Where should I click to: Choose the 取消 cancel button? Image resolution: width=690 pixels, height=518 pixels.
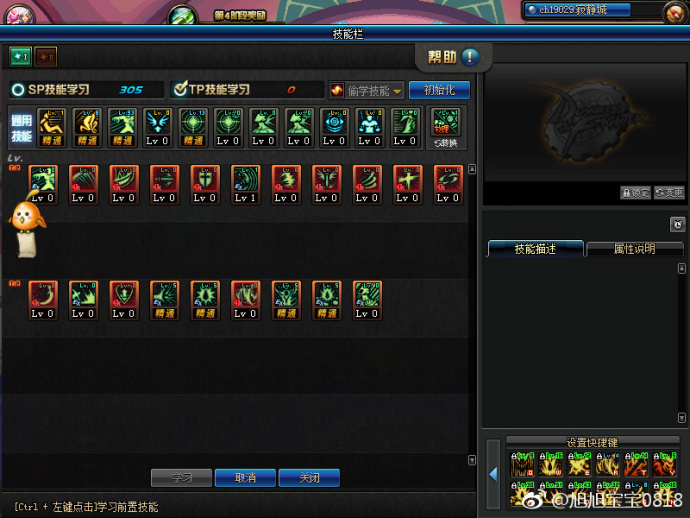point(245,478)
